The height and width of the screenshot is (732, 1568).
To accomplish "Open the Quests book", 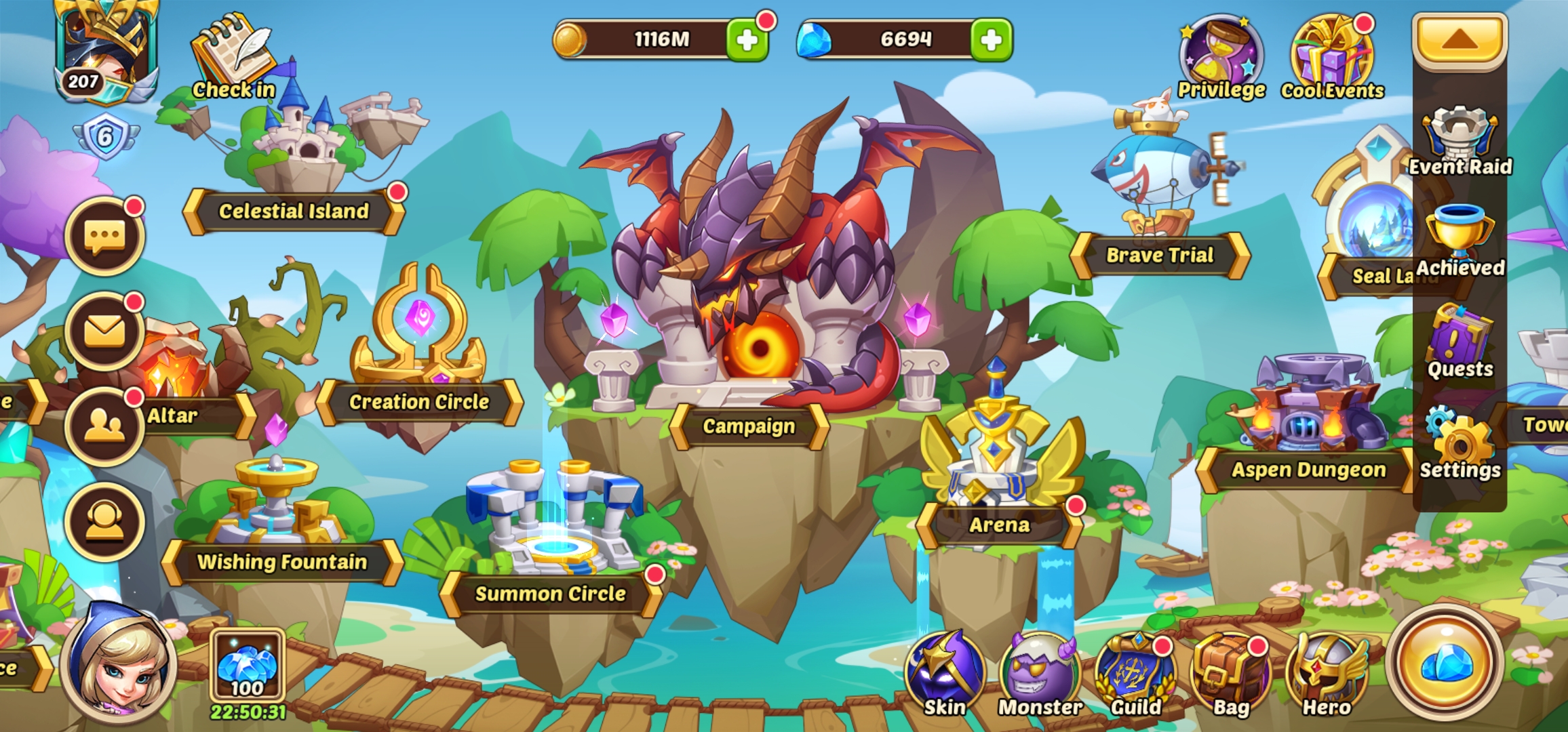I will 1459,342.
